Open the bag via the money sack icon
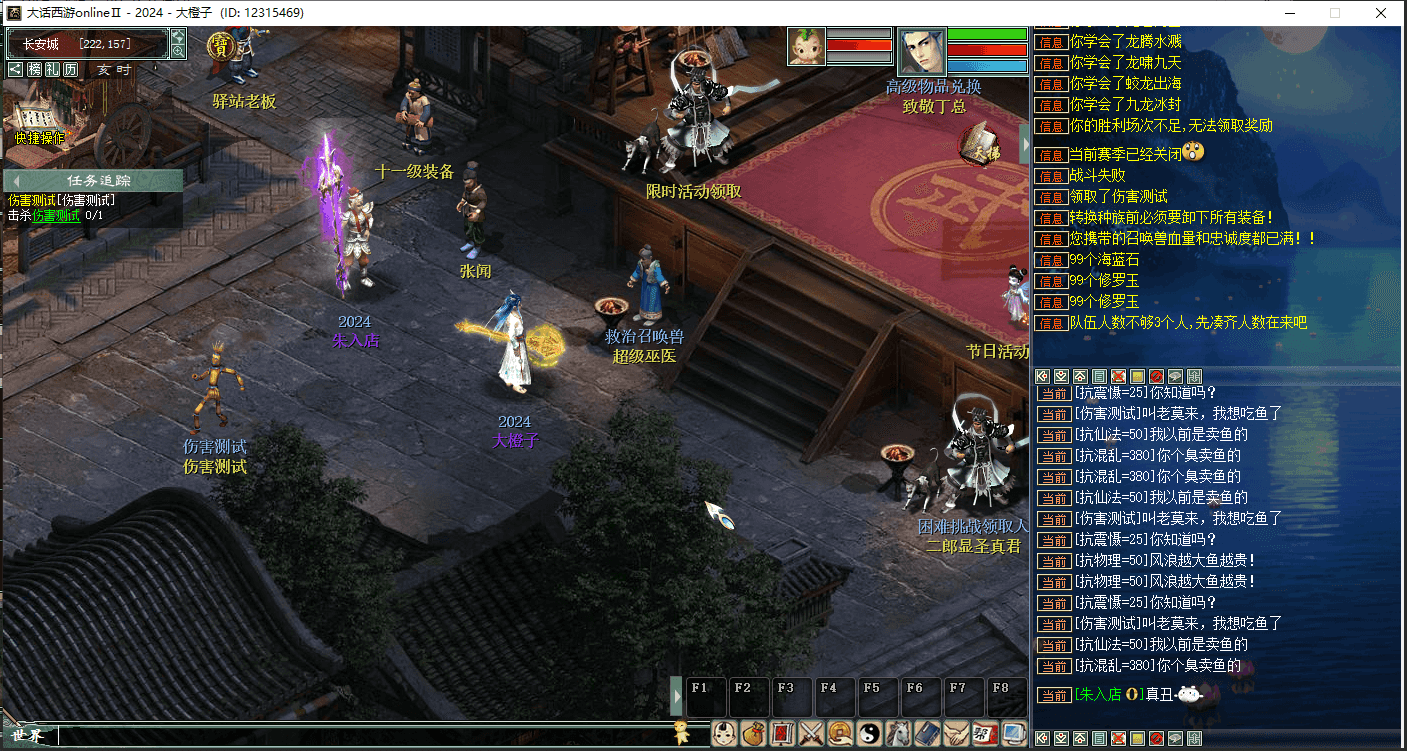This screenshot has width=1407, height=751. coord(753,733)
